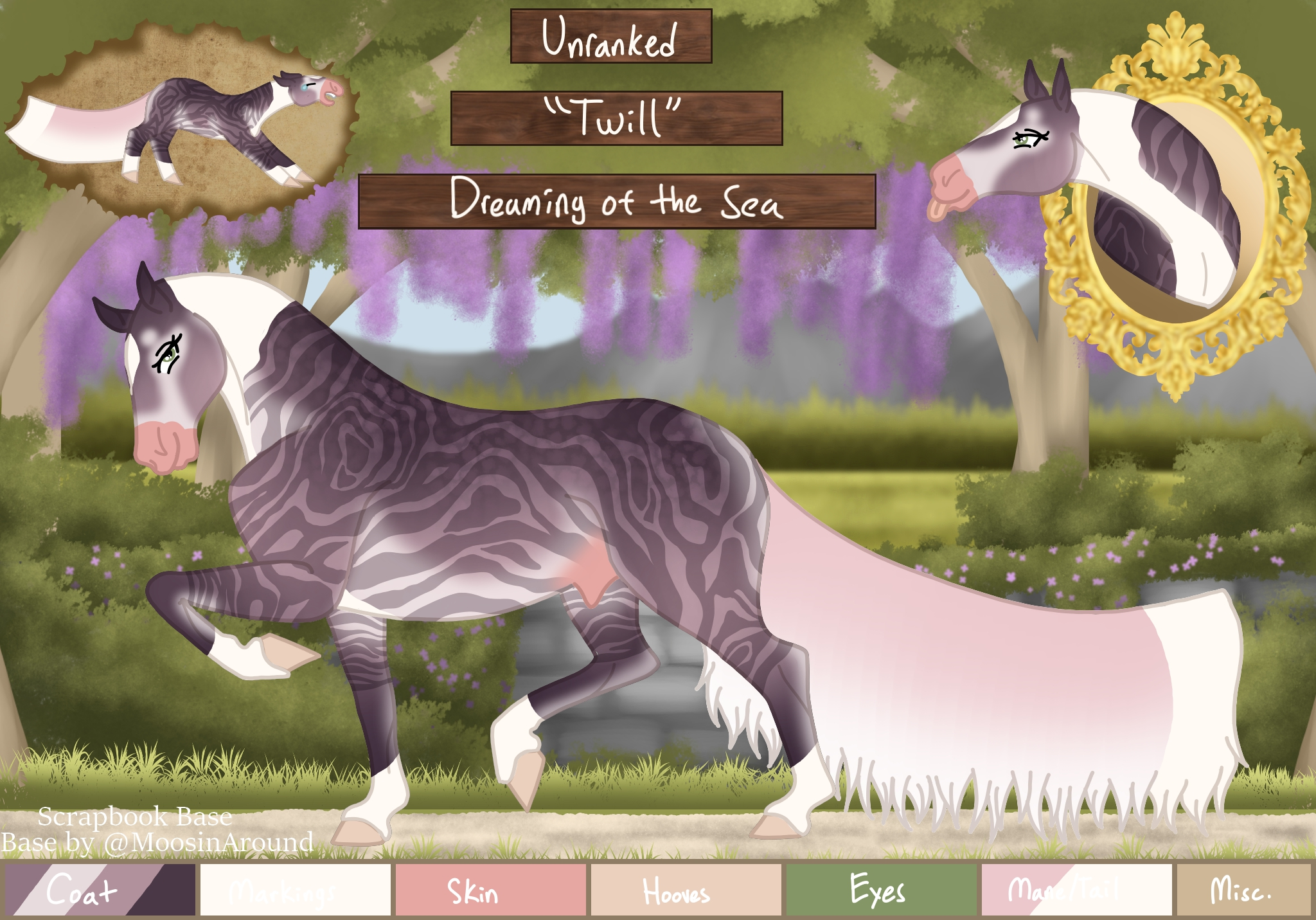
Task: Select the Coat color swatch
Action: pos(100,890)
